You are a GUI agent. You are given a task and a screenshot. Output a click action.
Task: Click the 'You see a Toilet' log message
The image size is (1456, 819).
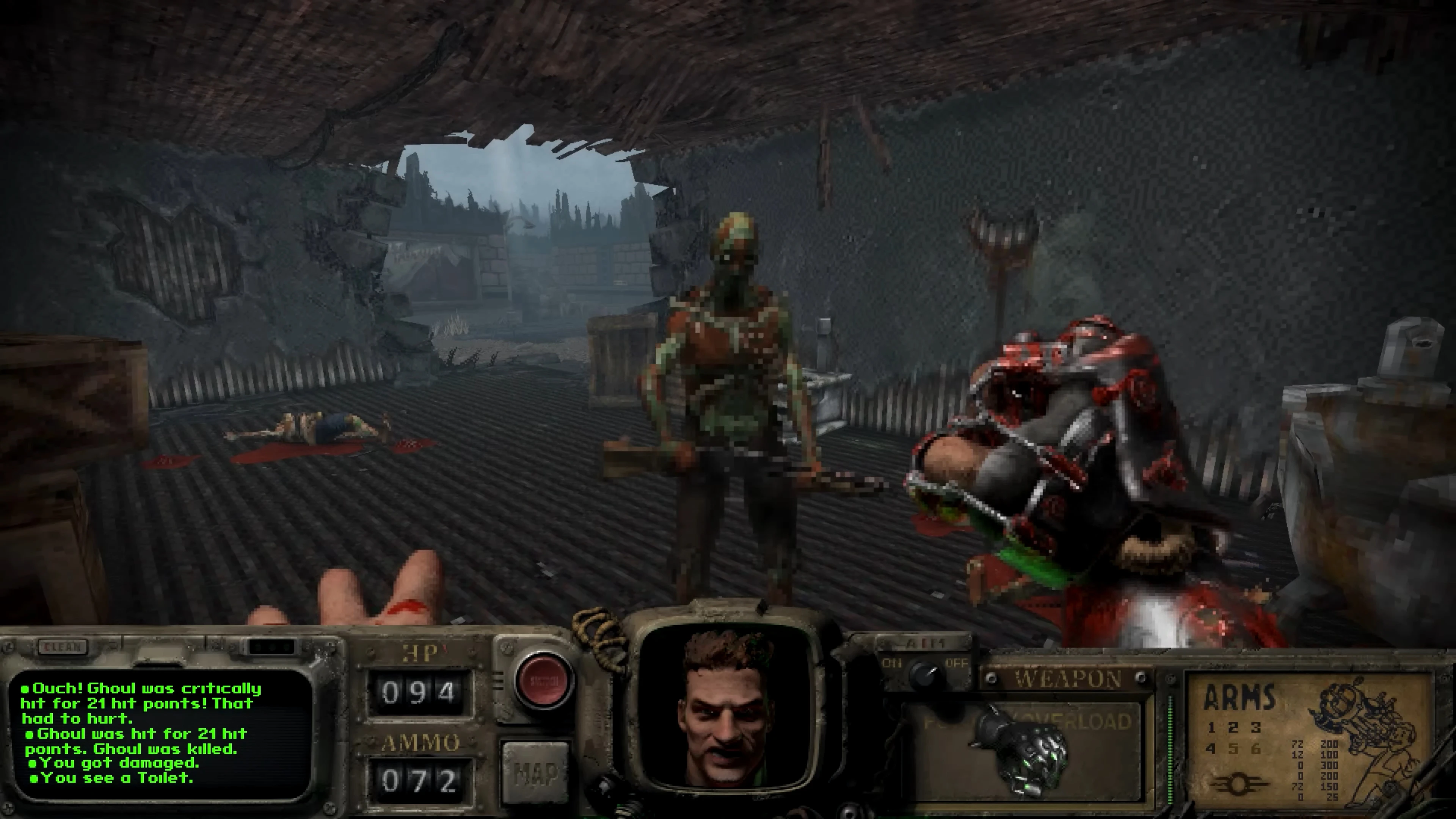coord(111,778)
